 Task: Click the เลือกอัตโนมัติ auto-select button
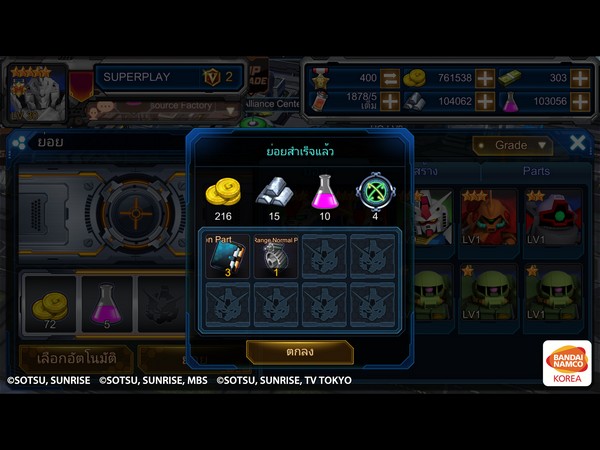(73, 356)
